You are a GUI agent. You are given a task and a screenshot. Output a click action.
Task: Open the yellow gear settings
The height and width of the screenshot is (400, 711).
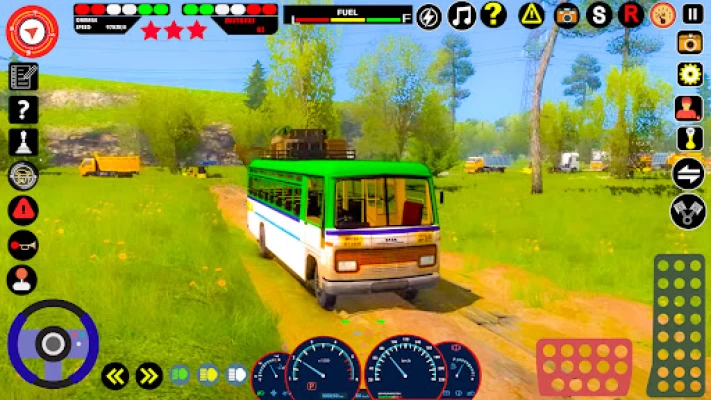[690, 74]
